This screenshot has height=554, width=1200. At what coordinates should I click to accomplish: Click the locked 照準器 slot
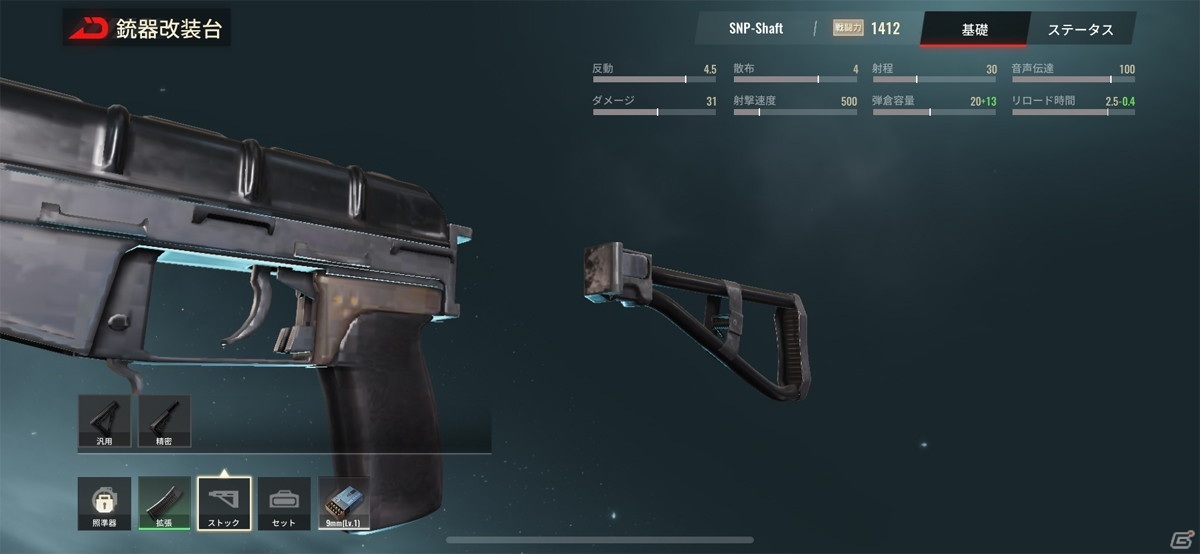[104, 503]
